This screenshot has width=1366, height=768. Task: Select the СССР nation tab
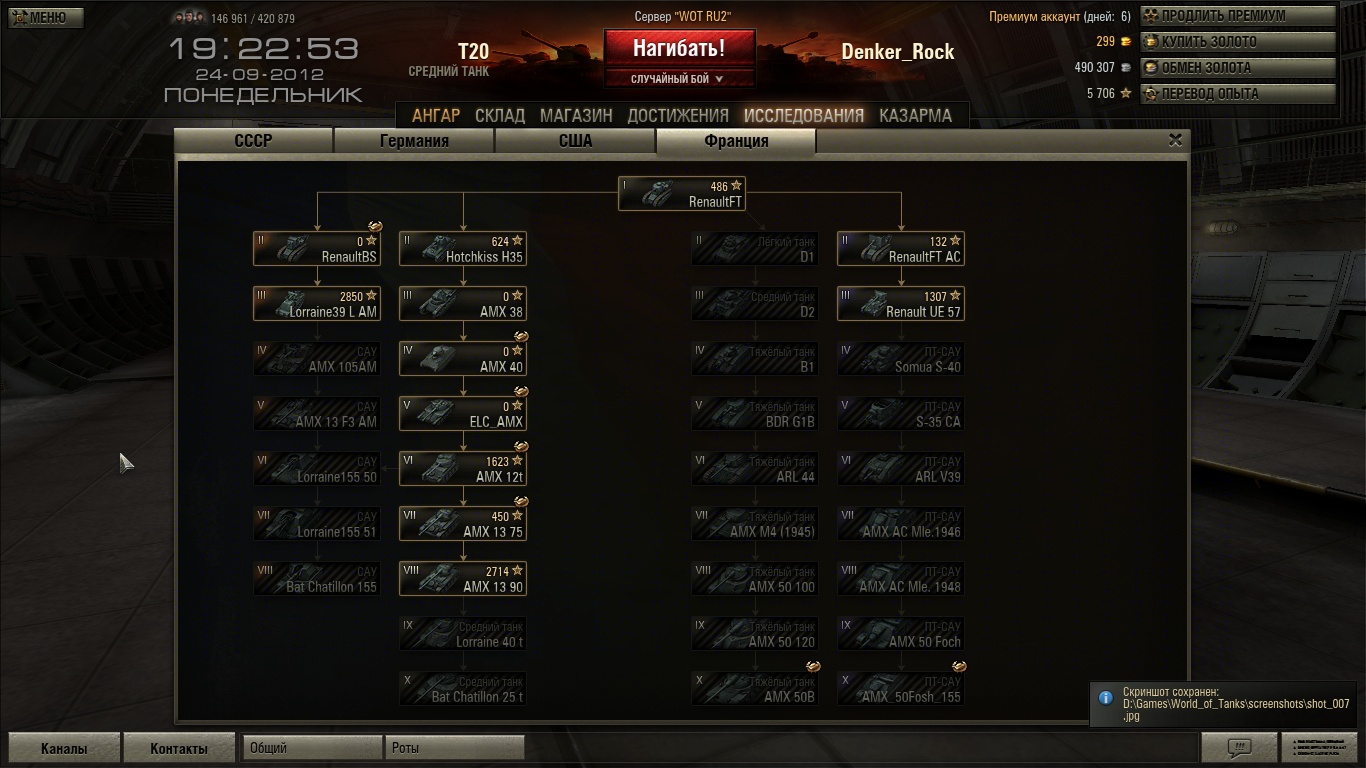pyautogui.click(x=253, y=141)
